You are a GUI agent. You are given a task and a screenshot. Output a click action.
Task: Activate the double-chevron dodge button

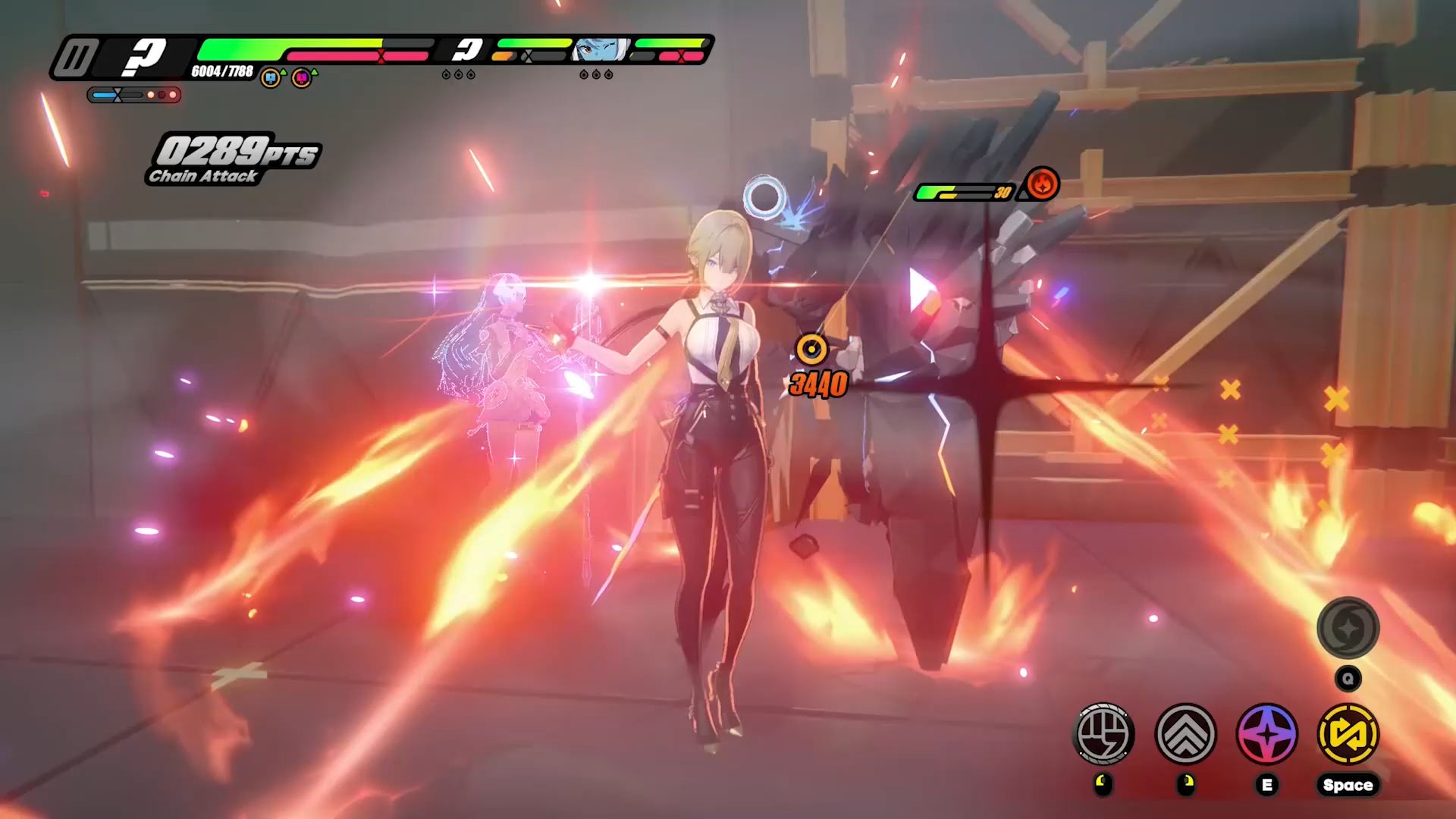[1185, 733]
